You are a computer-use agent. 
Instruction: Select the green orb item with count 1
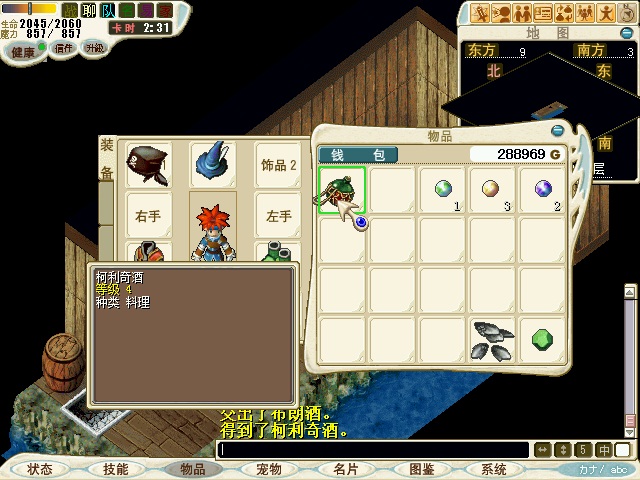tap(443, 190)
